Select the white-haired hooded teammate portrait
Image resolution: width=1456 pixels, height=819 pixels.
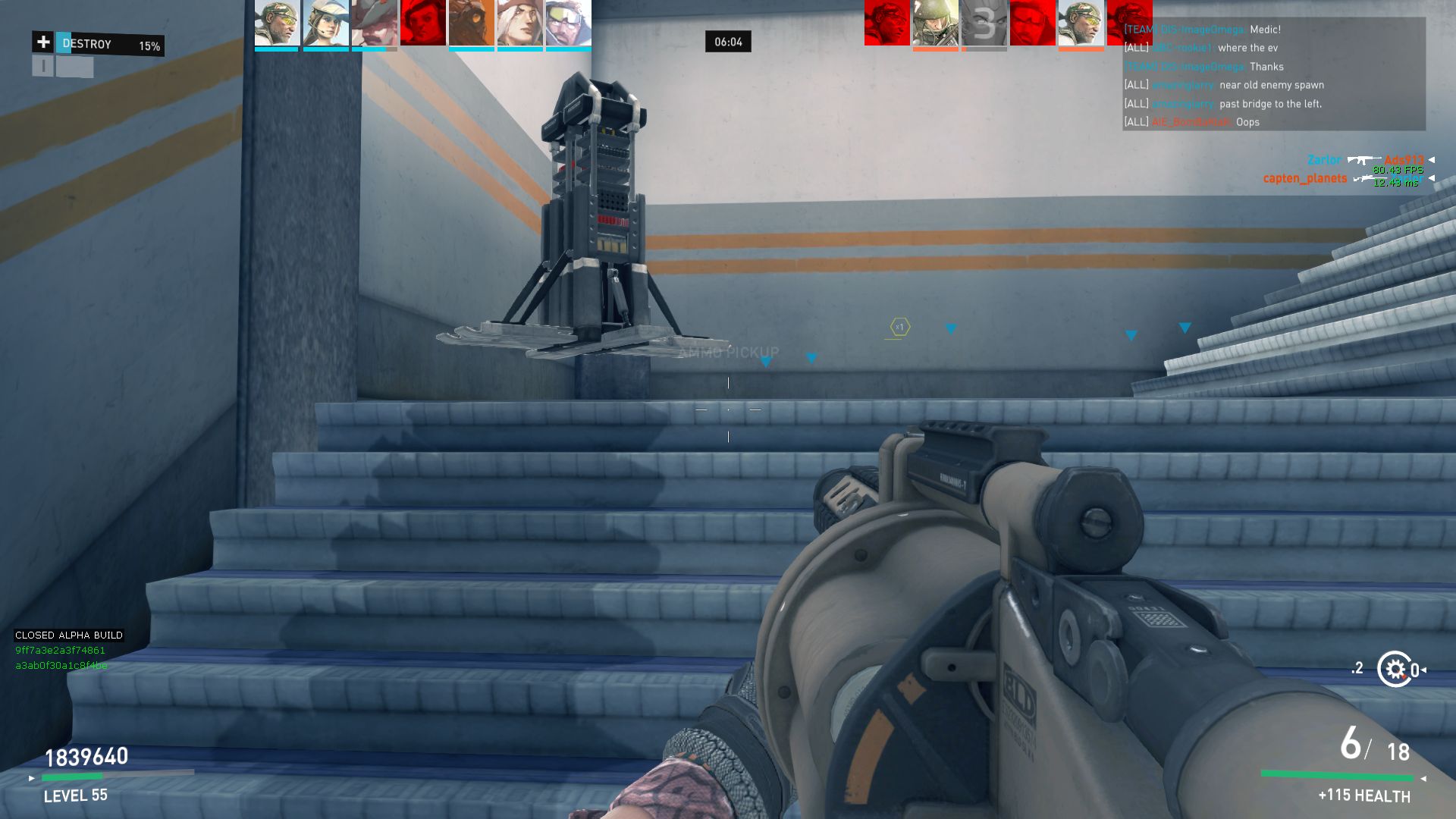pos(519,24)
